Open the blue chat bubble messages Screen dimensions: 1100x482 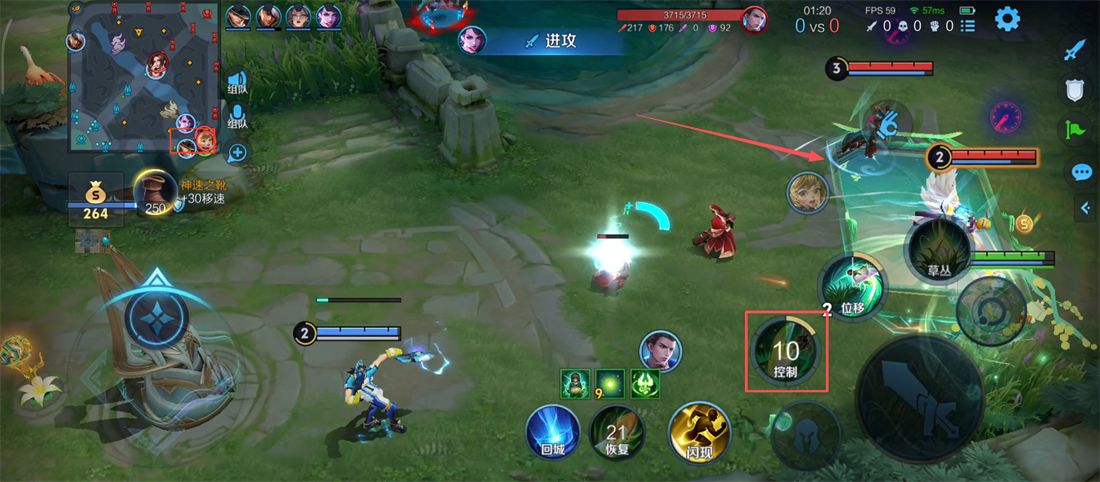[x=1081, y=172]
